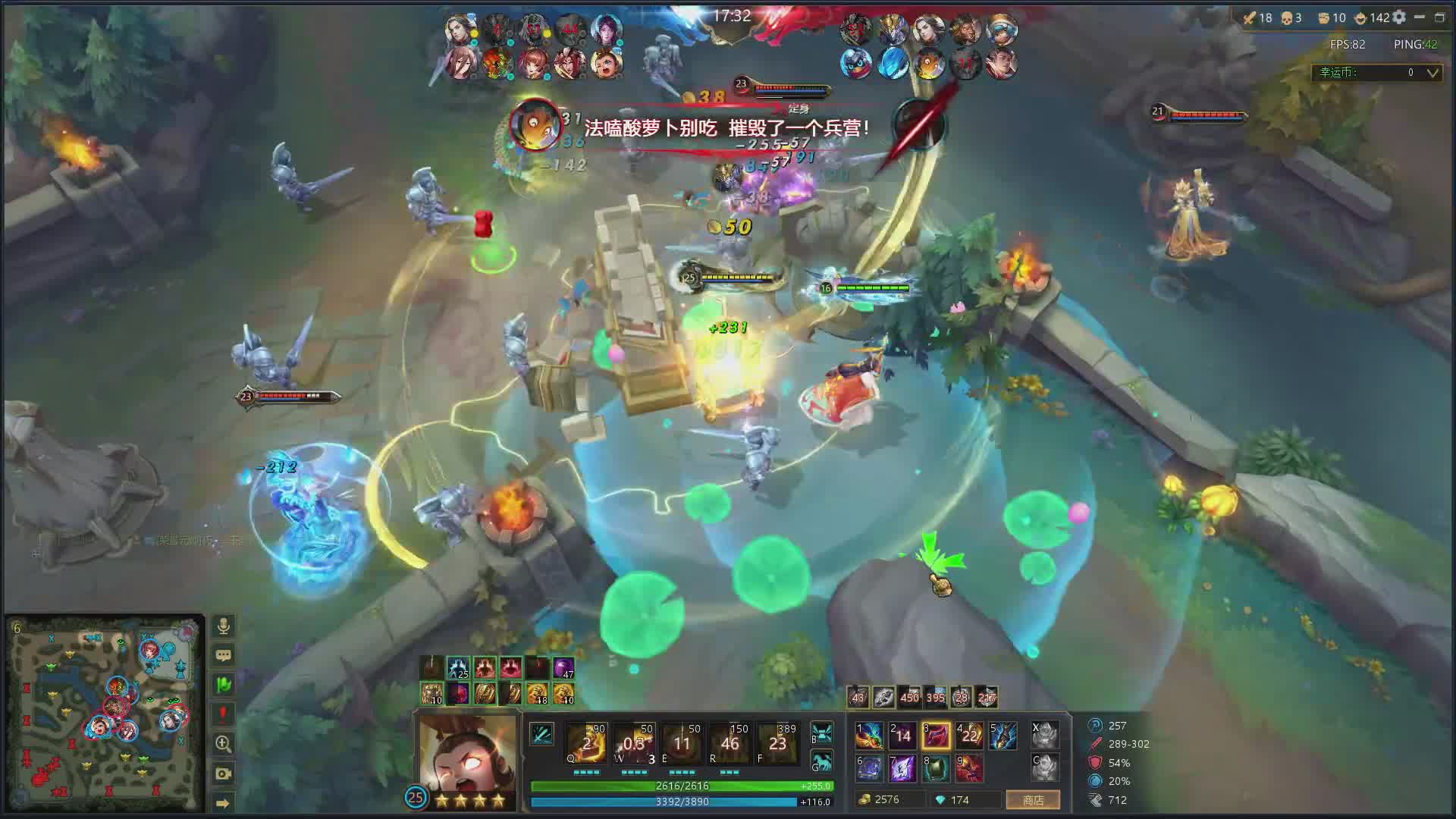Activate the E ability icon
The width and height of the screenshot is (1456, 819).
point(682,743)
